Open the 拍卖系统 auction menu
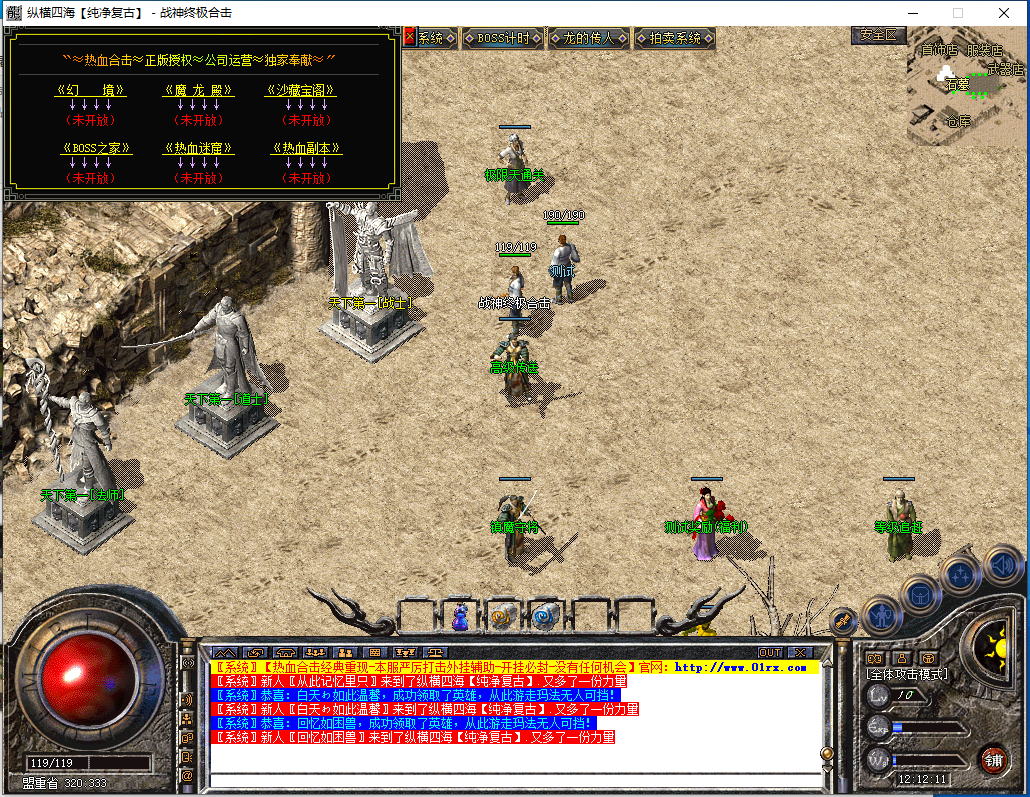 (675, 39)
